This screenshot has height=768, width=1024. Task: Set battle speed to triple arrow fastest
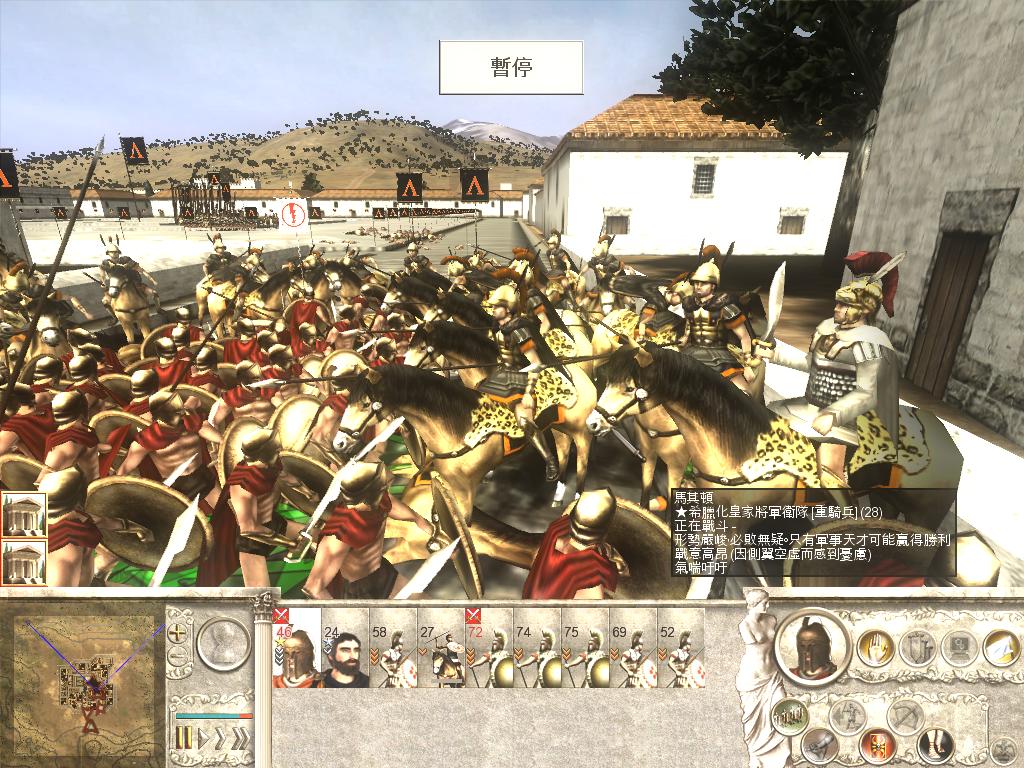[240, 739]
